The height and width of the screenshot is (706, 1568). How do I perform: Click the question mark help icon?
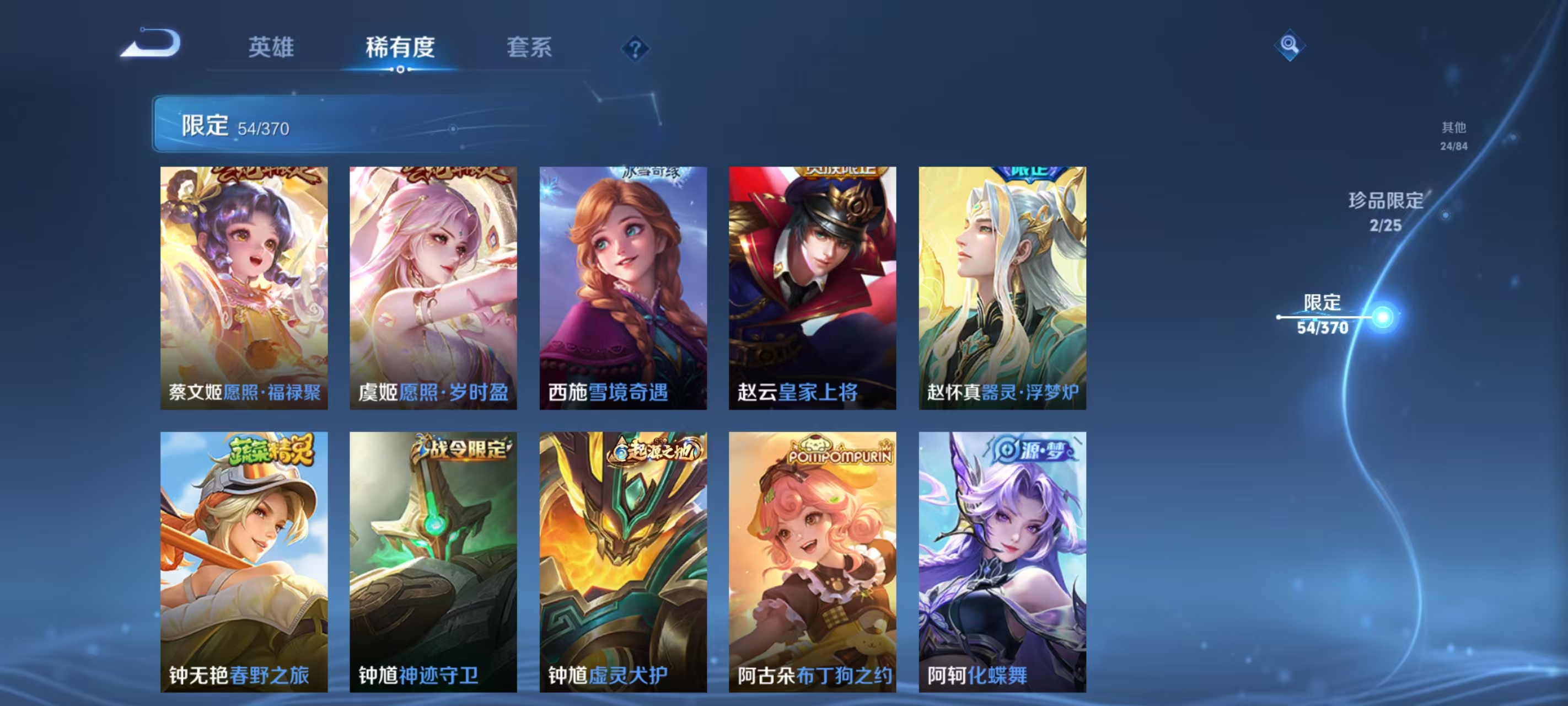click(x=635, y=49)
